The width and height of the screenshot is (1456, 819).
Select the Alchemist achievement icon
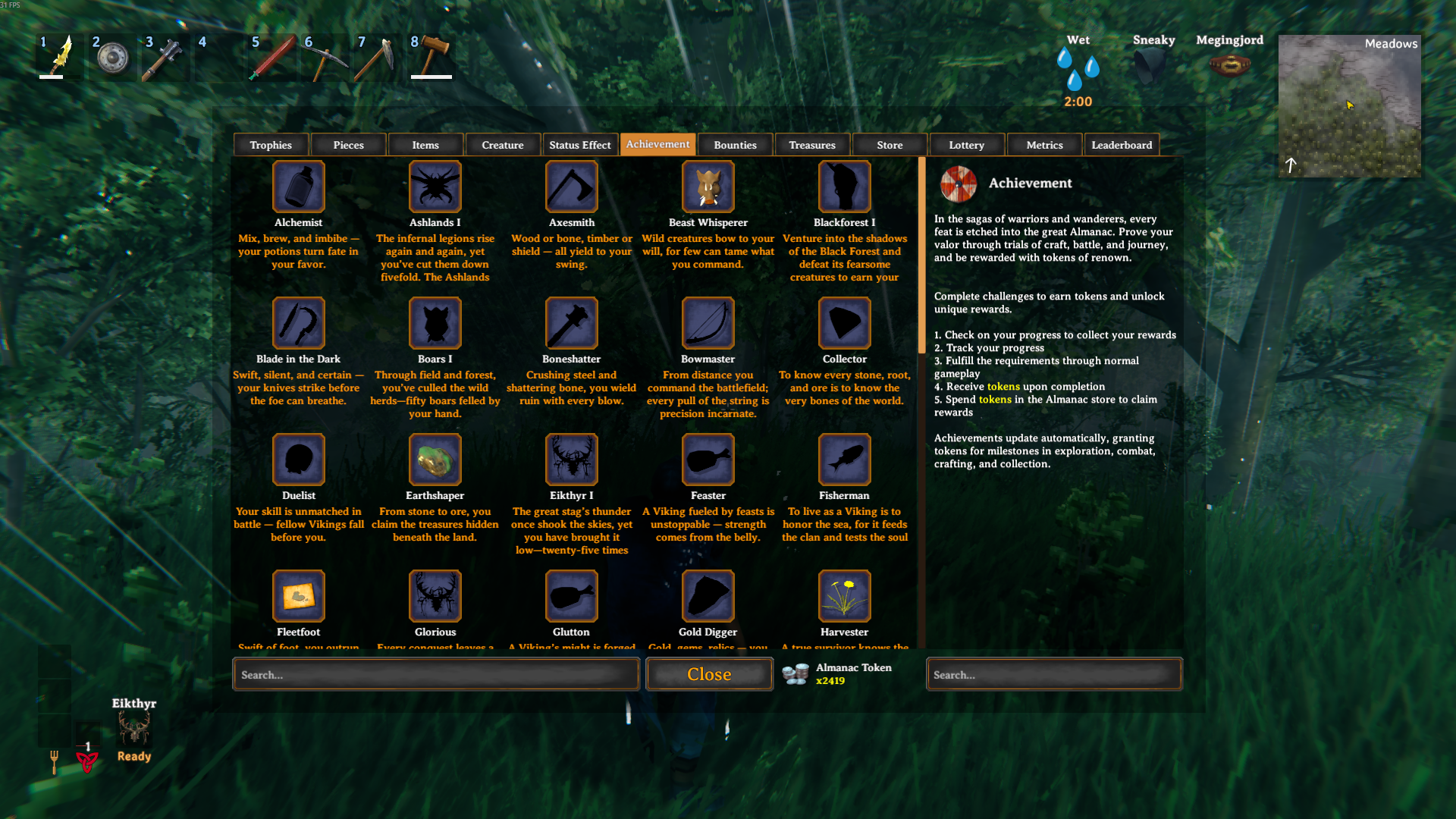coord(298,186)
